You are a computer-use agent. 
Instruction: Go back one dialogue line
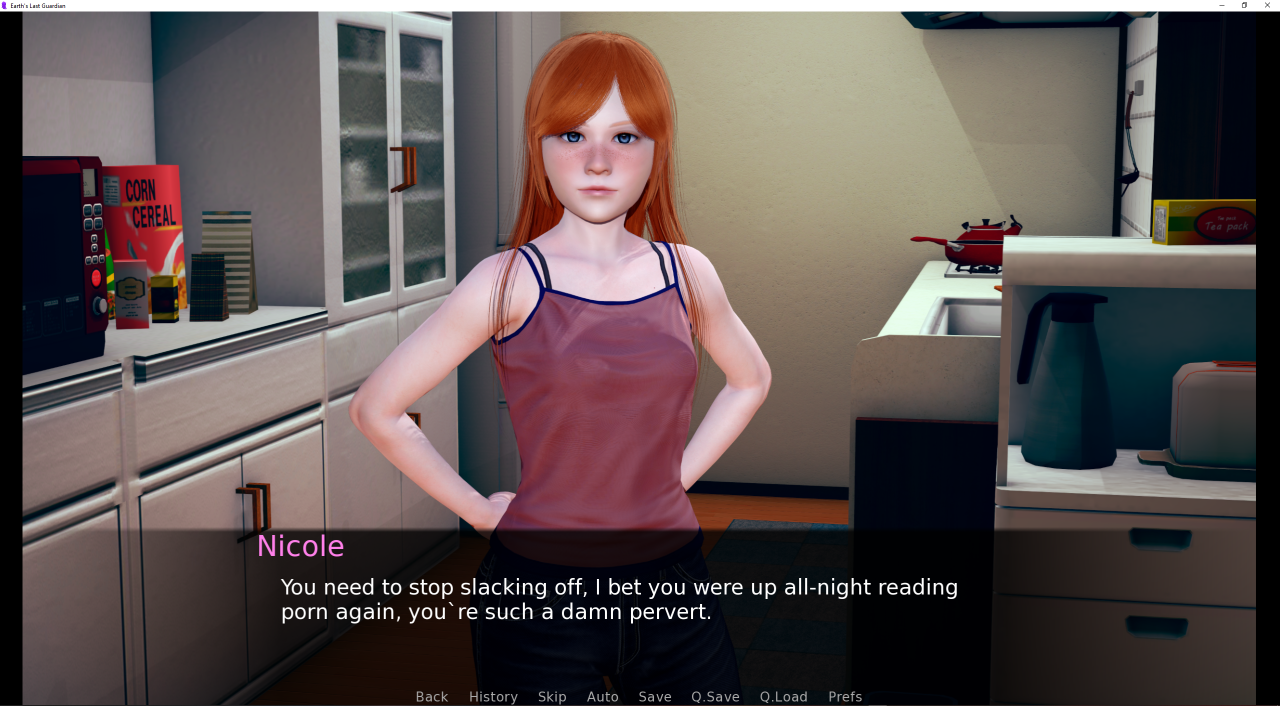point(432,697)
